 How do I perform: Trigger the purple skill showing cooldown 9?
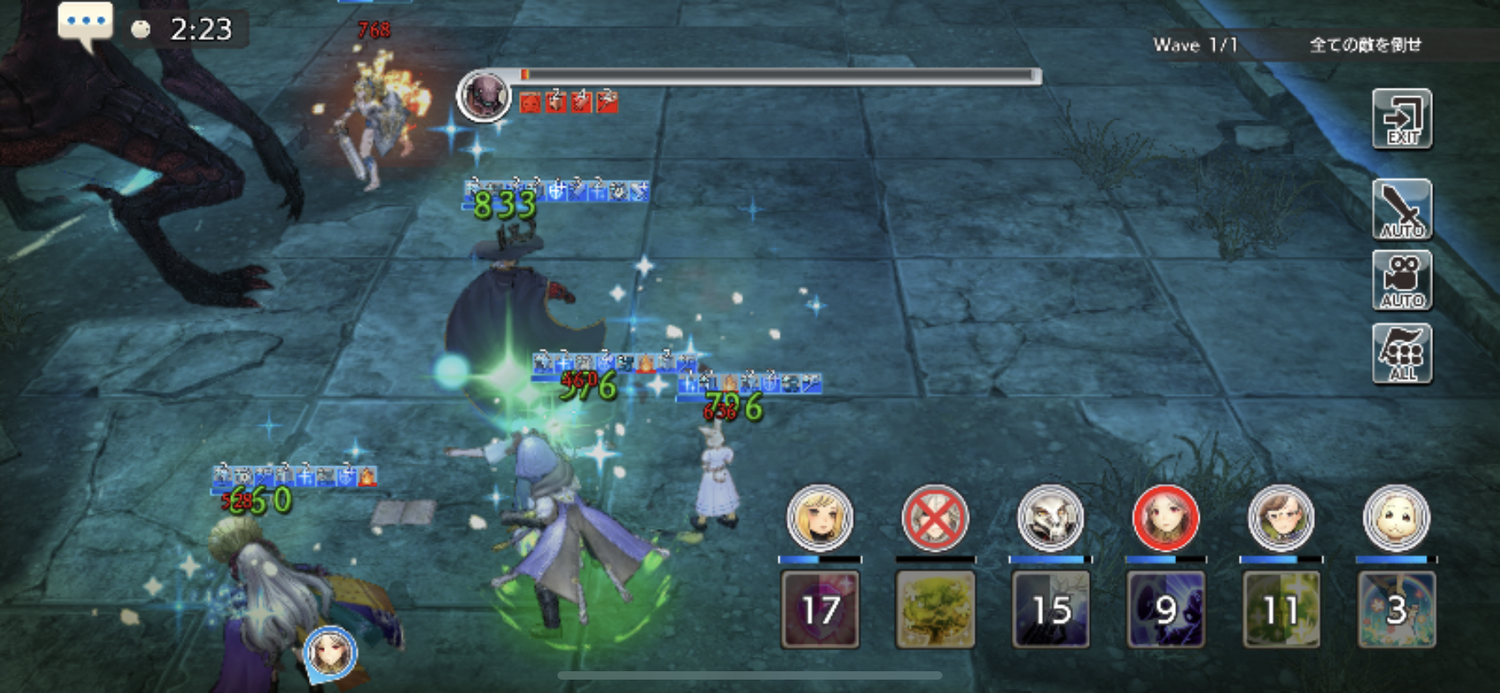click(x=1166, y=609)
